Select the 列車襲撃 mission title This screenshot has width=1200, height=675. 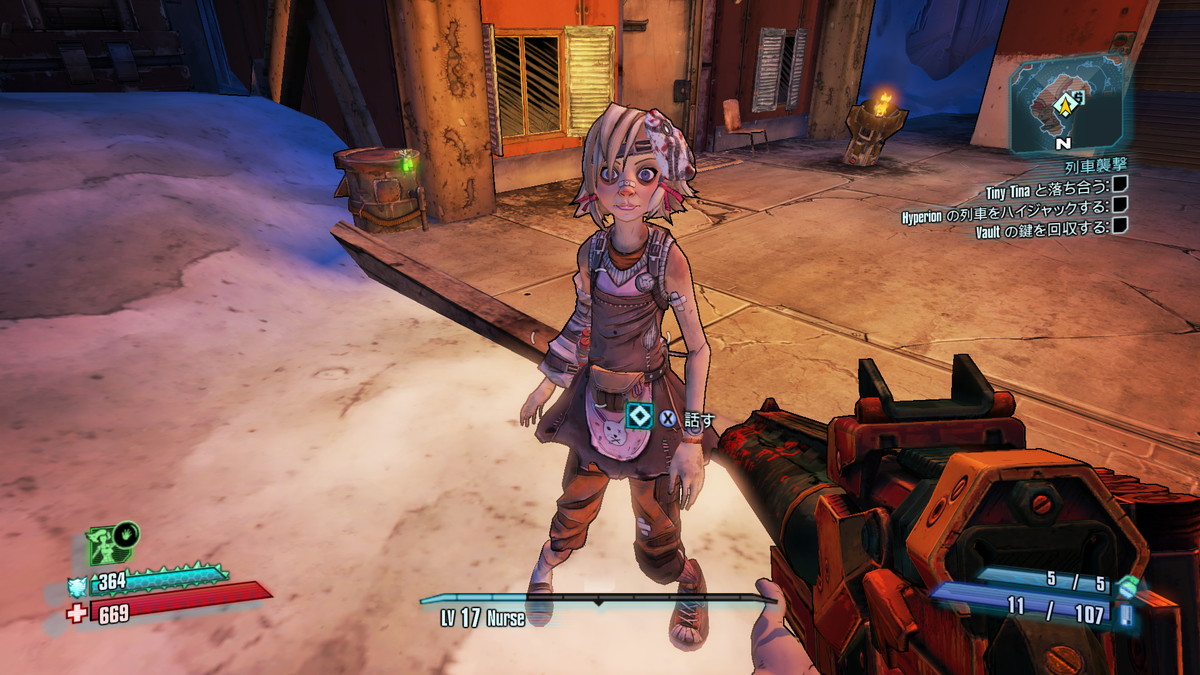(x=1097, y=164)
